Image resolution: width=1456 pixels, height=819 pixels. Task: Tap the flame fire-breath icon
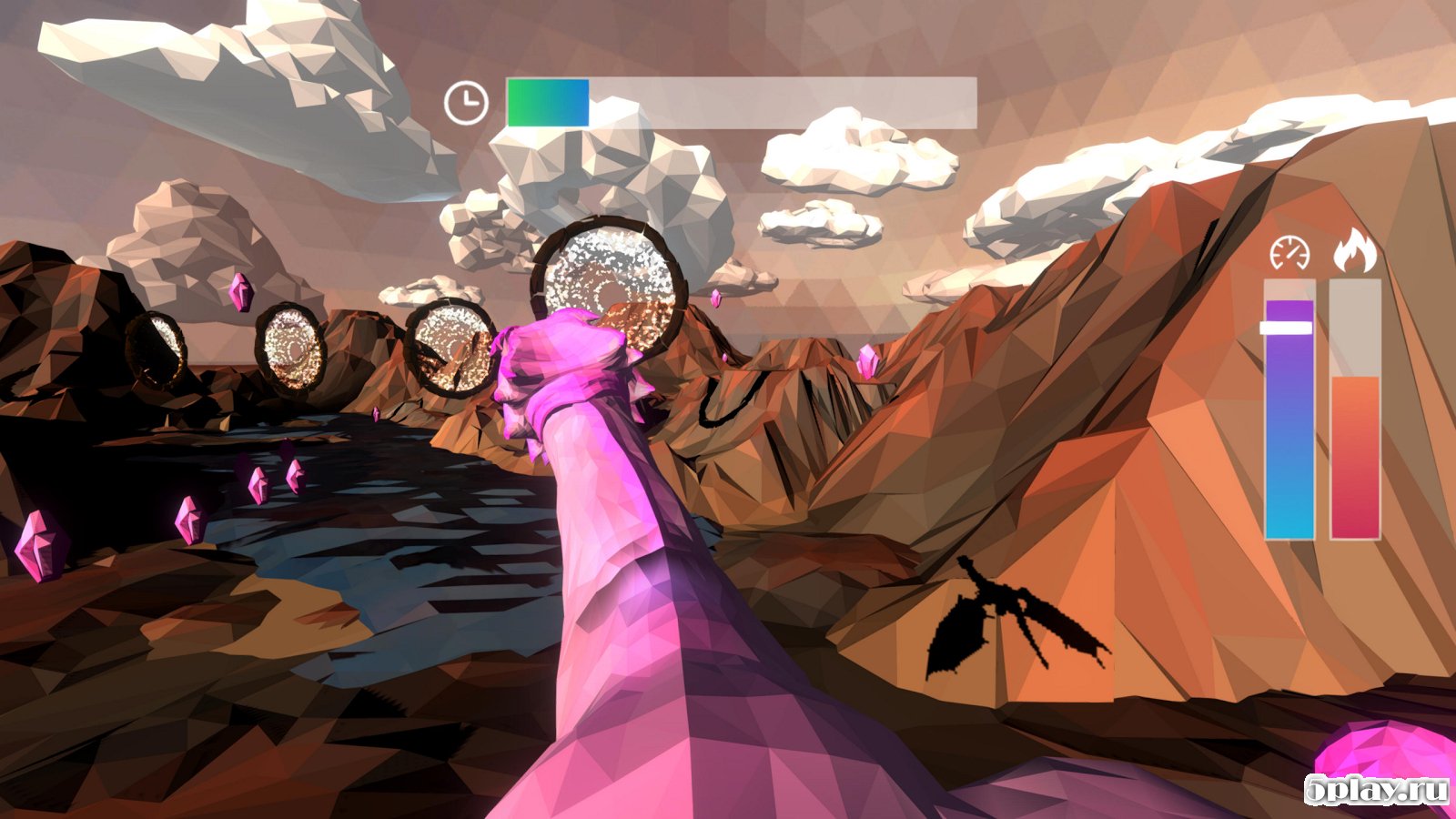click(1355, 250)
